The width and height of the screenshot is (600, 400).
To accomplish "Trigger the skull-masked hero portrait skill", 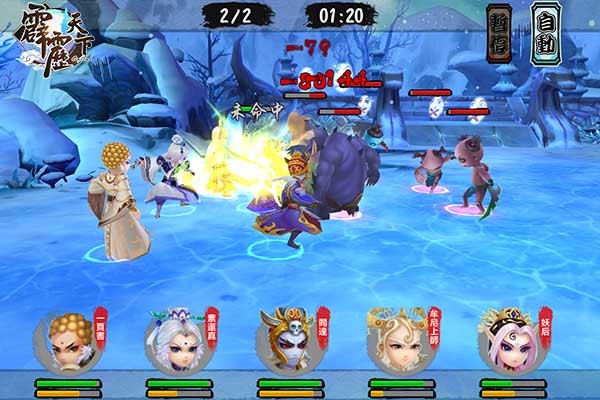I will click(288, 341).
